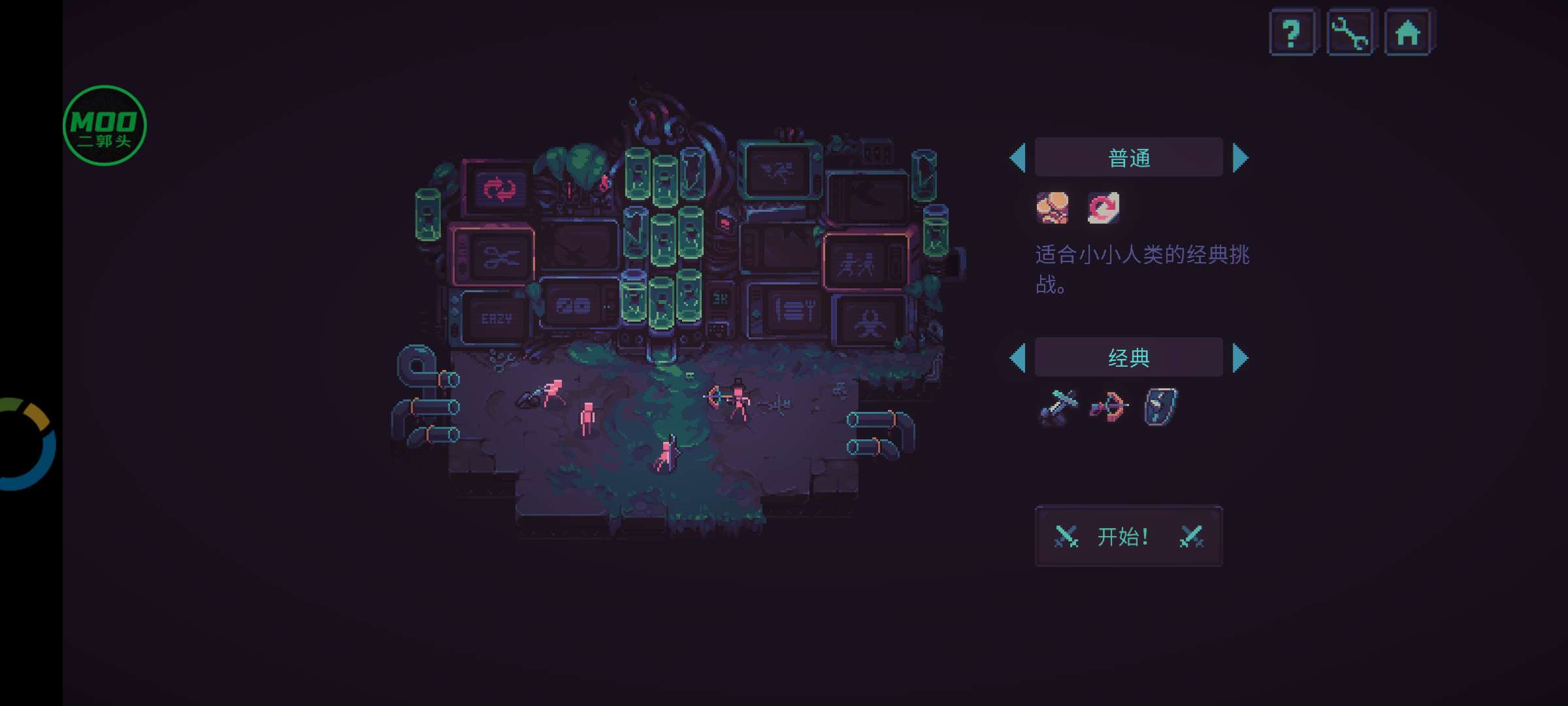The width and height of the screenshot is (1568, 706).
Task: Inspect the orange blob modifier icon
Action: tap(1053, 208)
